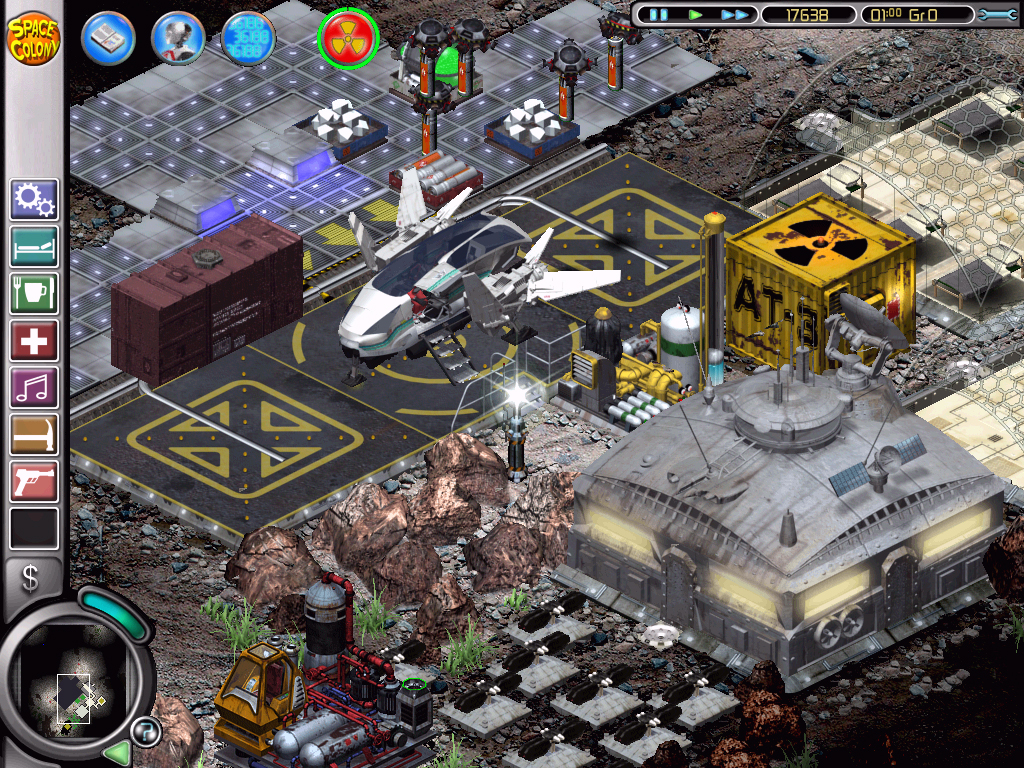Open help with the question mark button
Screen dimensions: 1024x768
[146, 732]
